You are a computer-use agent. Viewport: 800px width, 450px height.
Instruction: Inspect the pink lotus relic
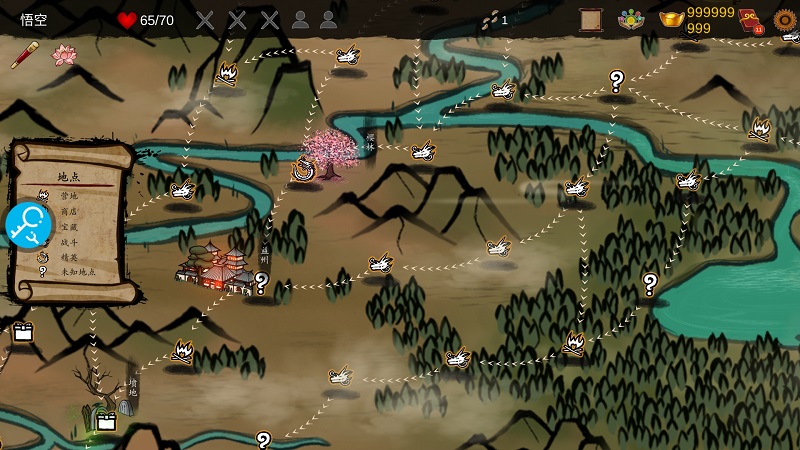pos(64,56)
